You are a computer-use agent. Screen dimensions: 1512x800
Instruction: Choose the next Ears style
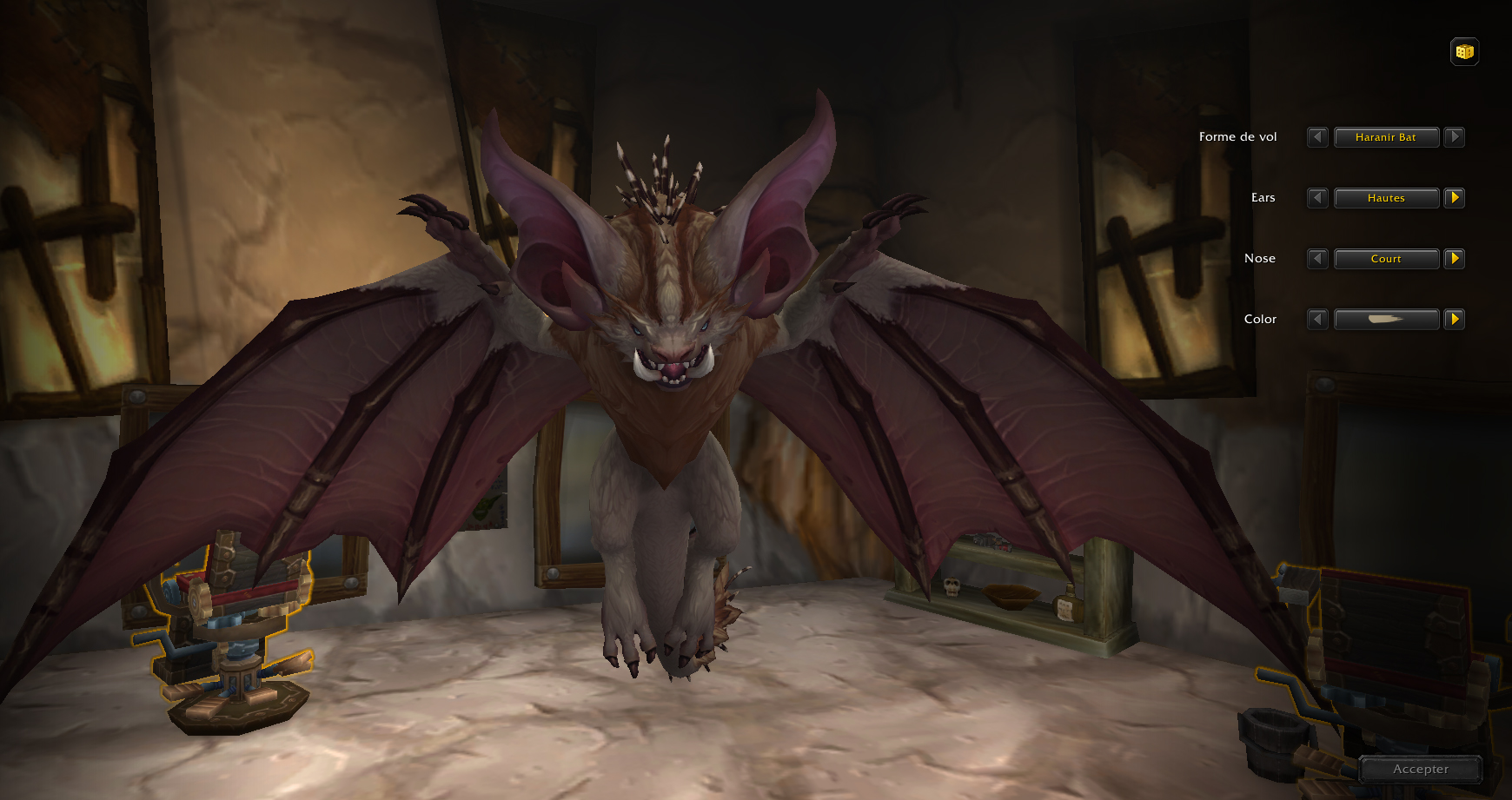pos(1455,198)
